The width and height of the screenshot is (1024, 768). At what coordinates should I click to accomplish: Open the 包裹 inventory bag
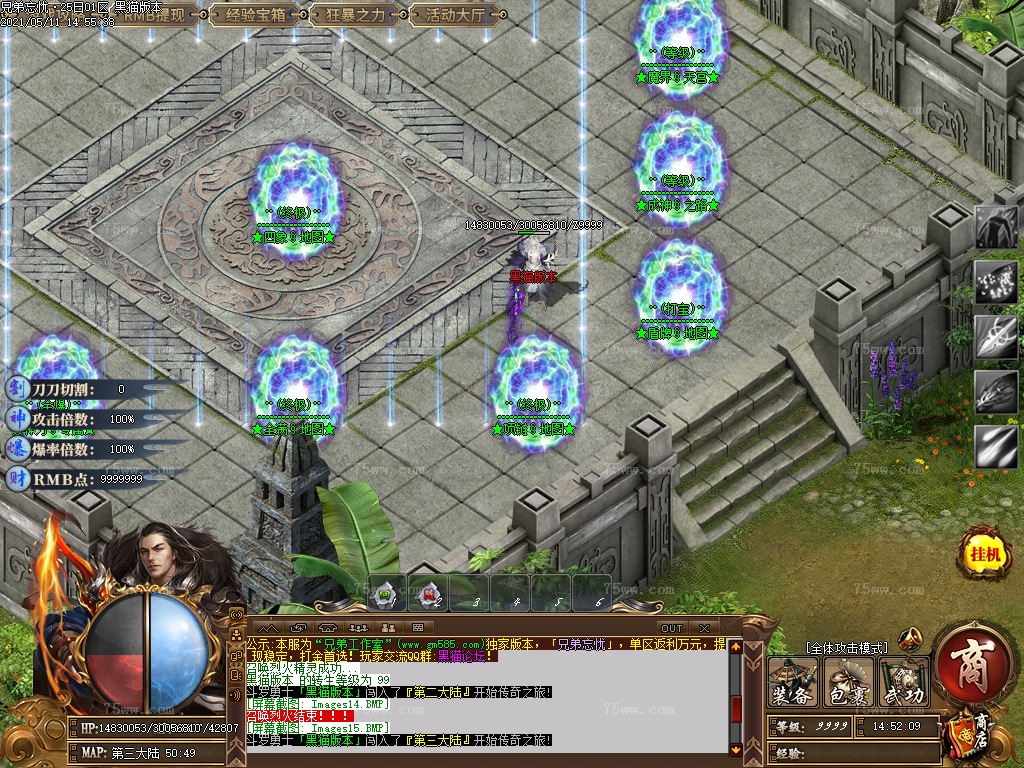tap(849, 683)
